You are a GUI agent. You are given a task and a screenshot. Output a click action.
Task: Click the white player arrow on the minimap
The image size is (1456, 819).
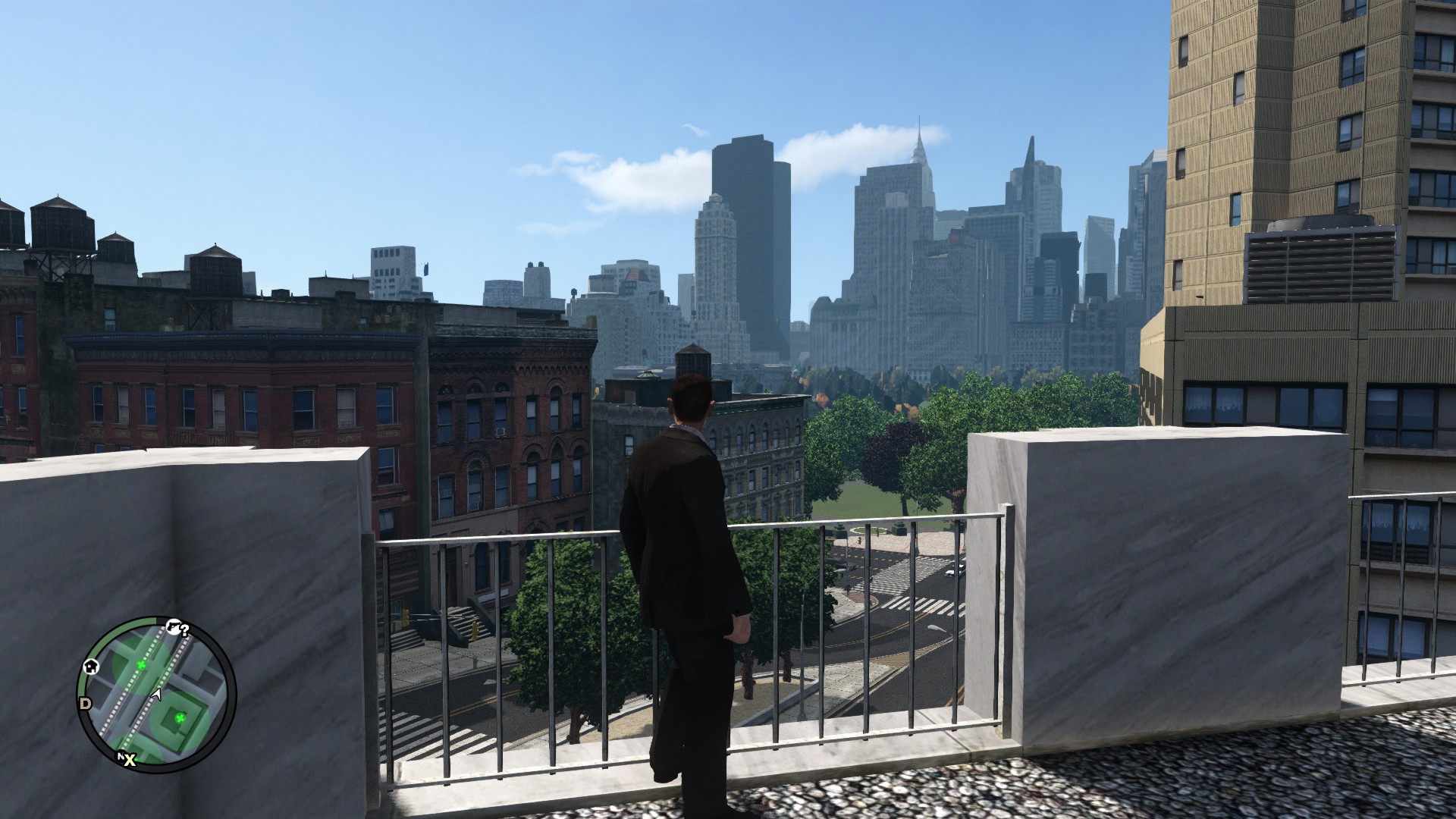coord(157,693)
